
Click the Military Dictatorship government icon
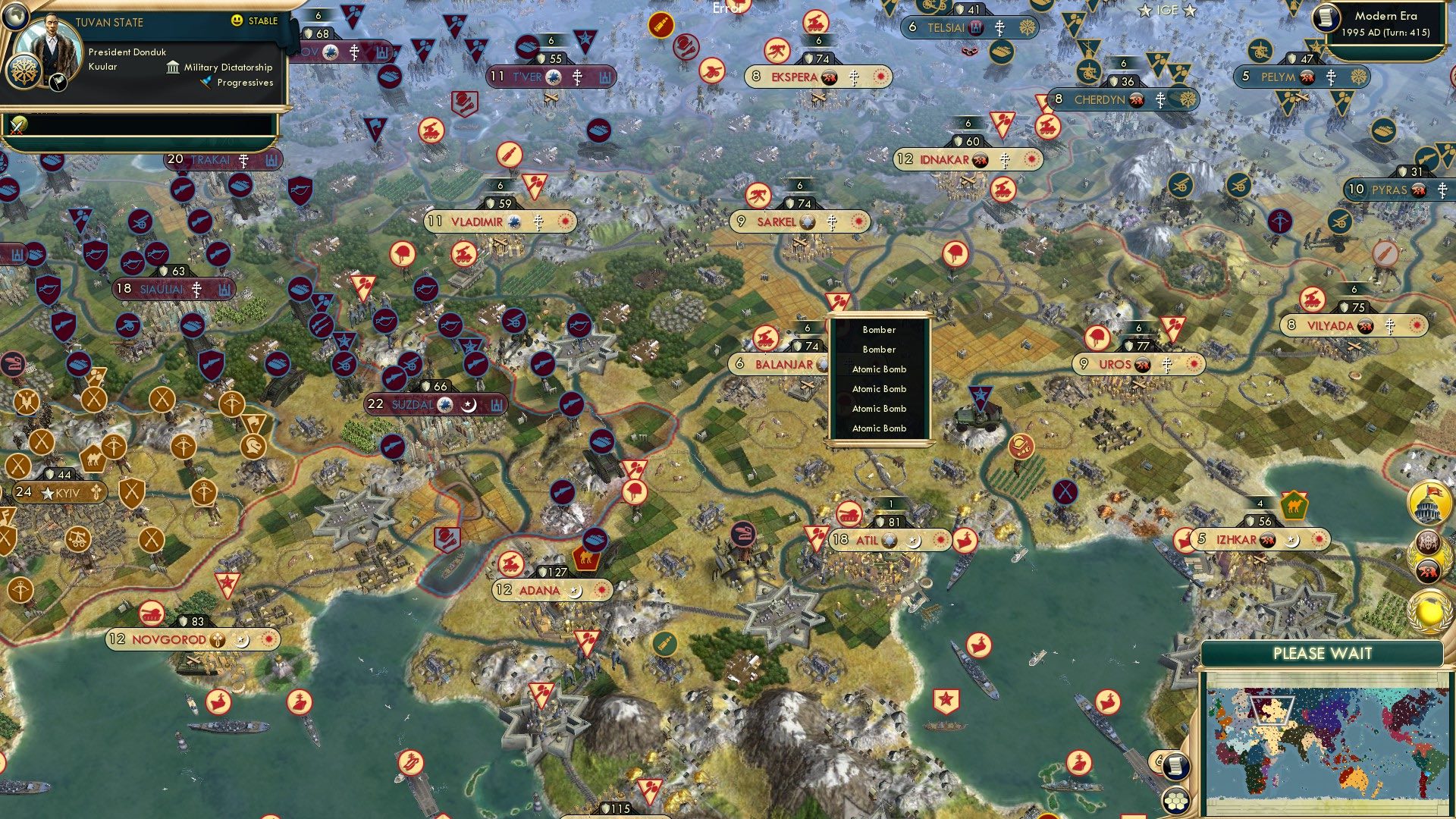(x=173, y=67)
